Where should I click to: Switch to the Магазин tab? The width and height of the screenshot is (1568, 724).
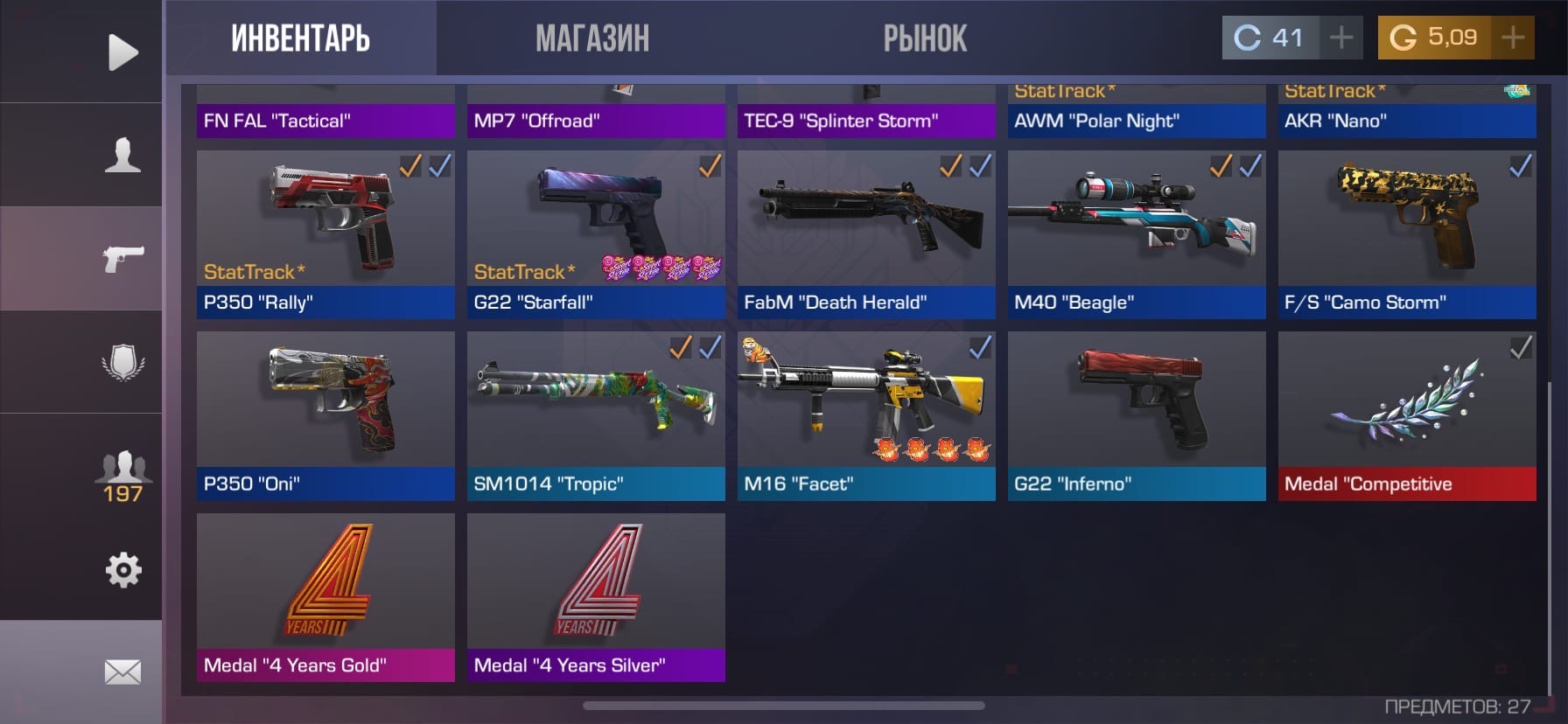point(592,38)
